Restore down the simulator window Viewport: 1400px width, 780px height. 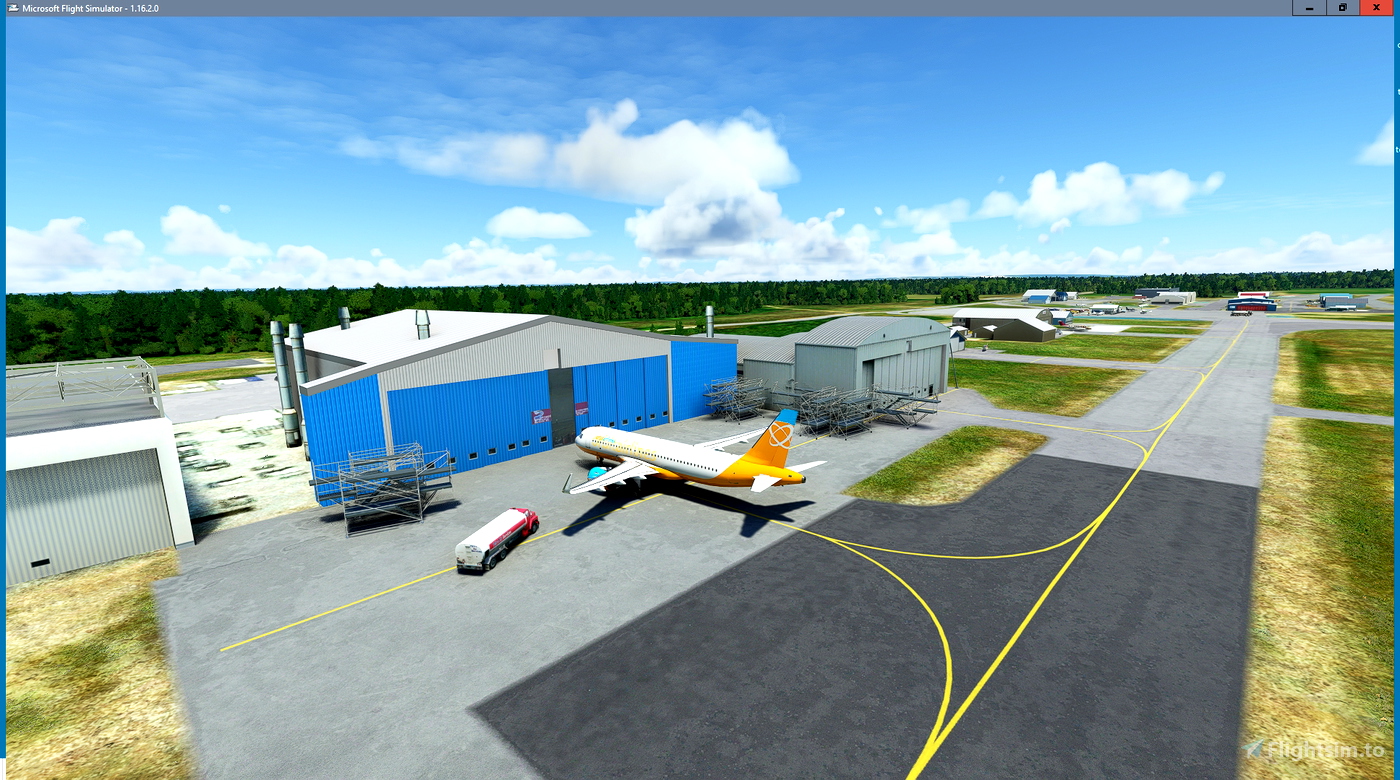coord(1342,7)
